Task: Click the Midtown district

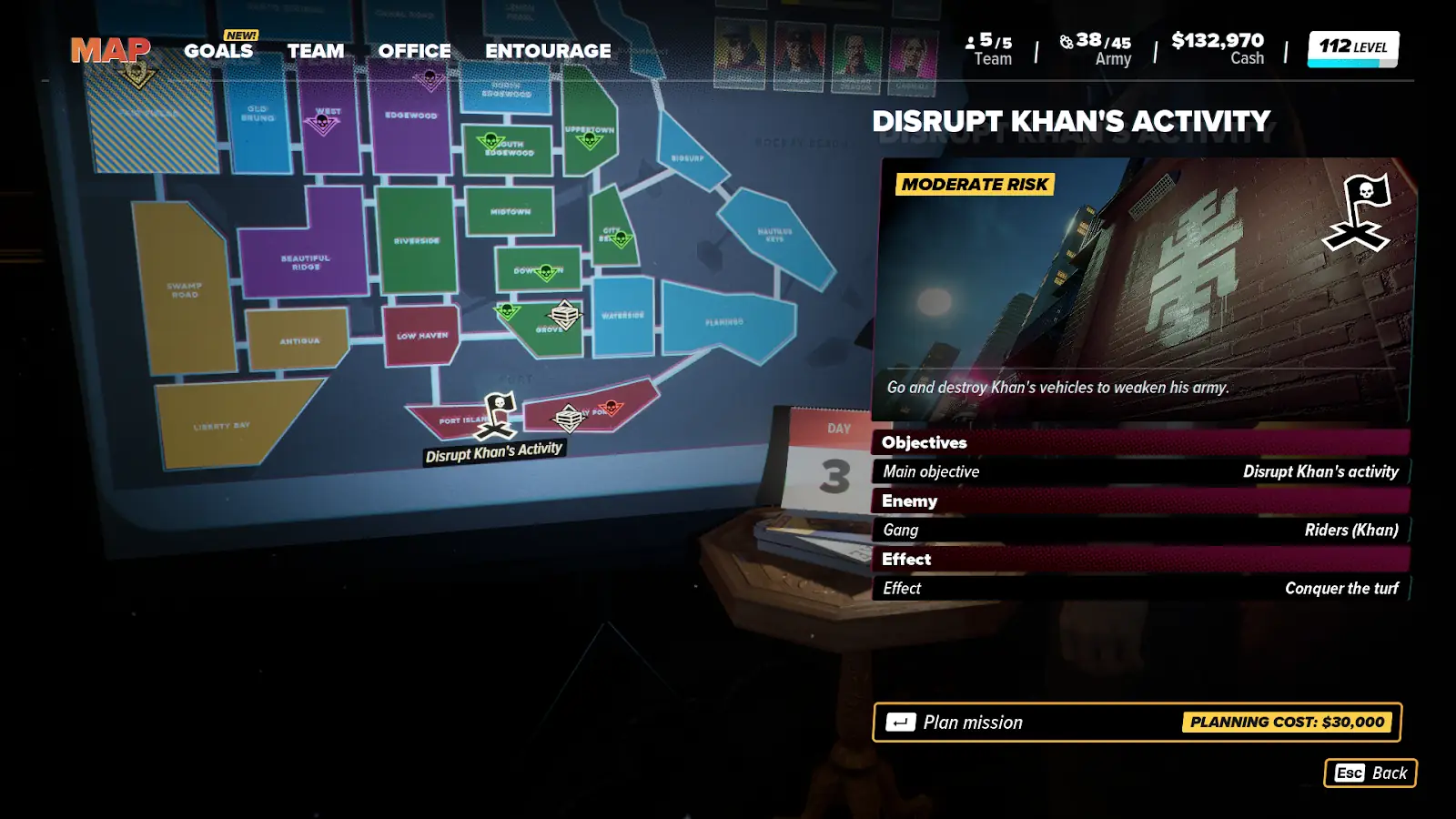Action: tap(510, 211)
